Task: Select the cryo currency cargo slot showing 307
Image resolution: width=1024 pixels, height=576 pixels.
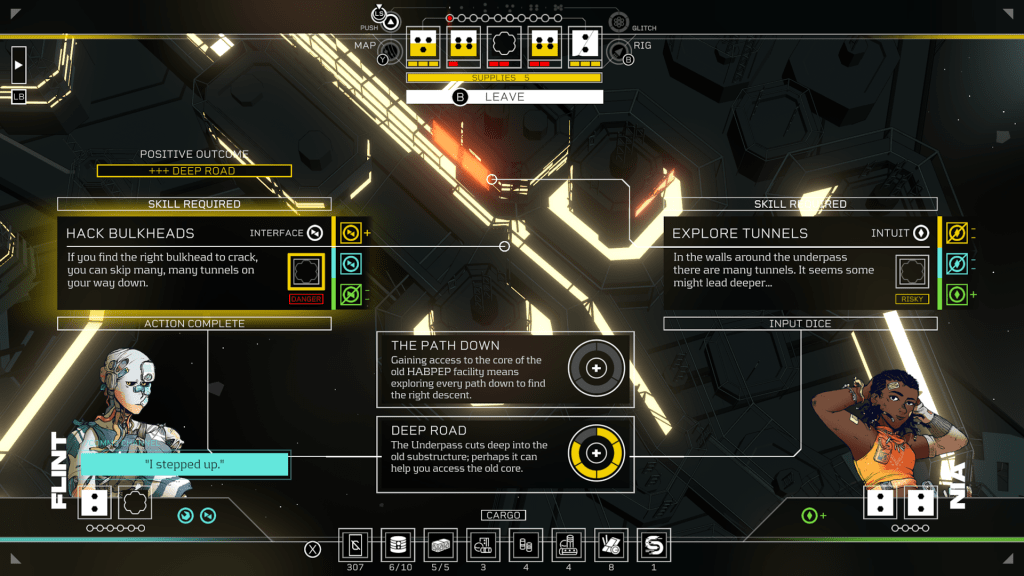Action: 356,545
